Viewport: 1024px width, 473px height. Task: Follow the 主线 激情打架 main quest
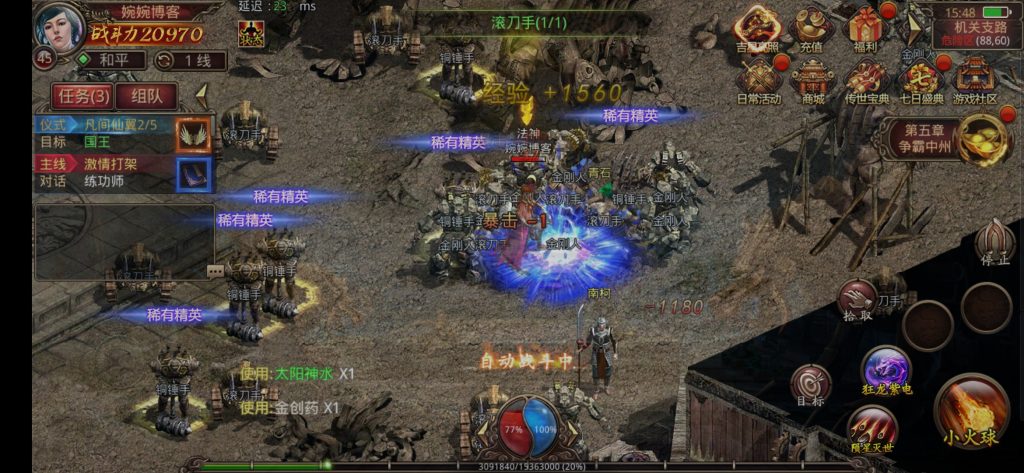click(x=120, y=172)
